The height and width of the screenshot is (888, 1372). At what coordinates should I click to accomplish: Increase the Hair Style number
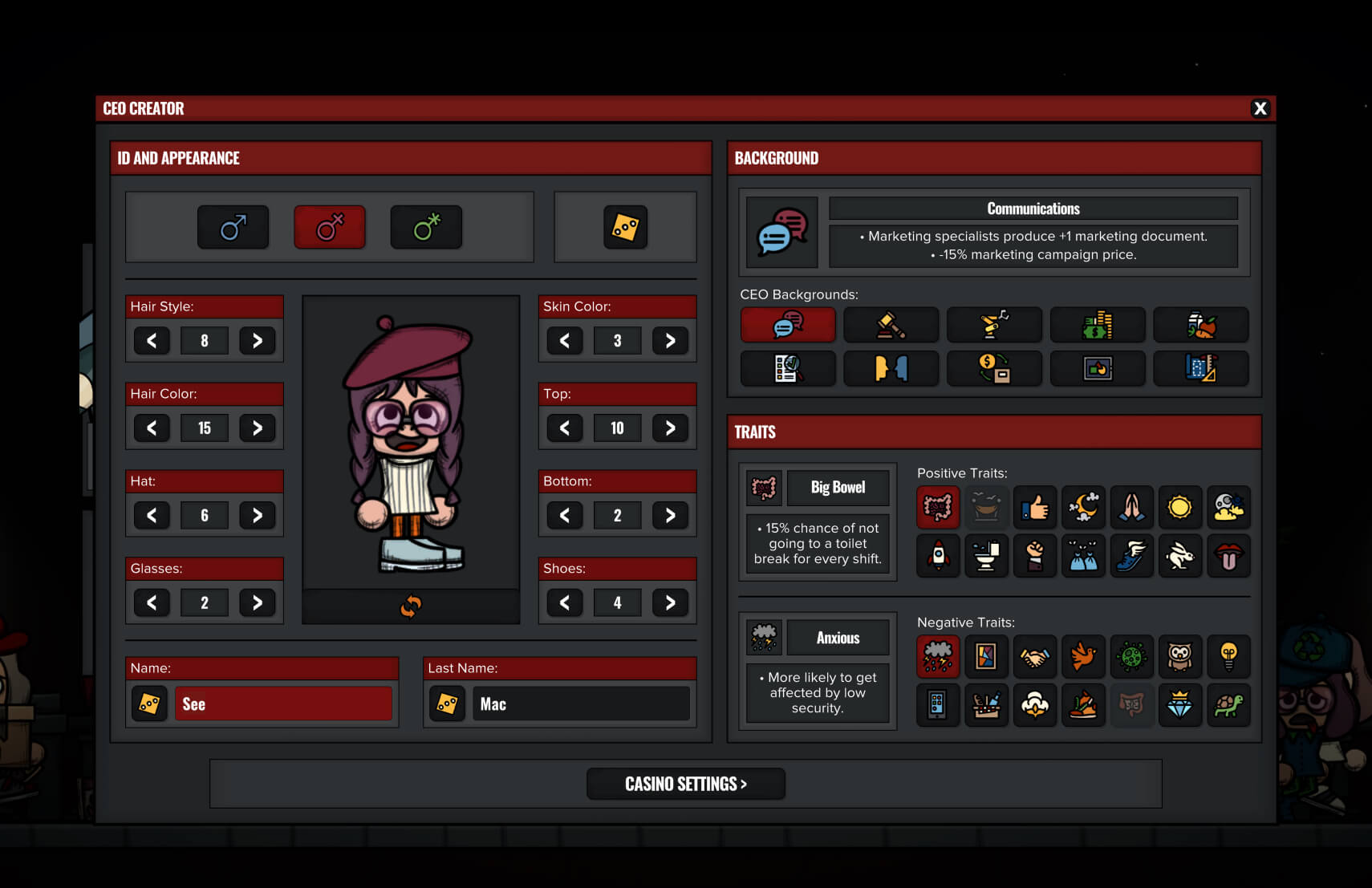(x=258, y=341)
